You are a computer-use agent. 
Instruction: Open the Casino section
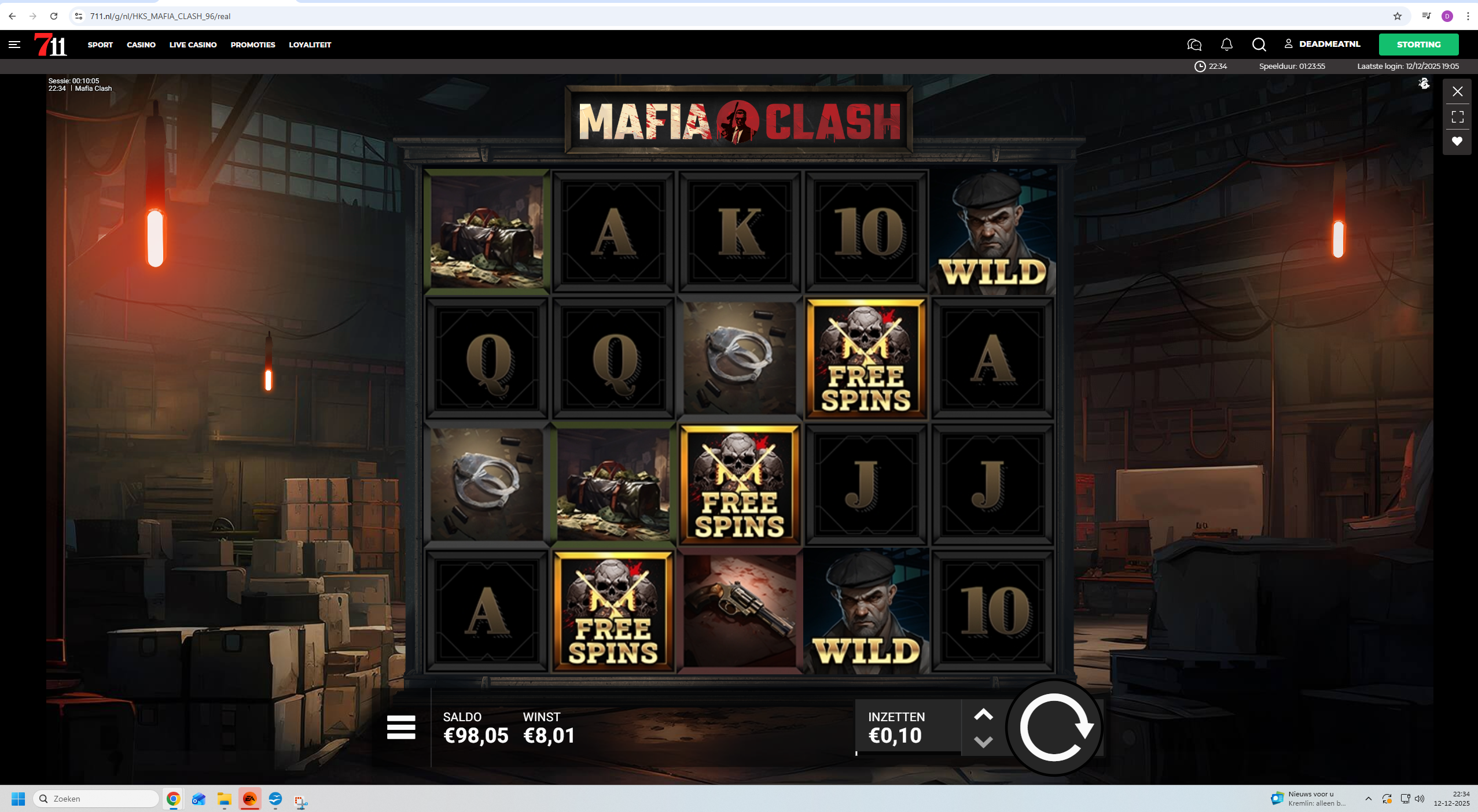pyautogui.click(x=141, y=45)
